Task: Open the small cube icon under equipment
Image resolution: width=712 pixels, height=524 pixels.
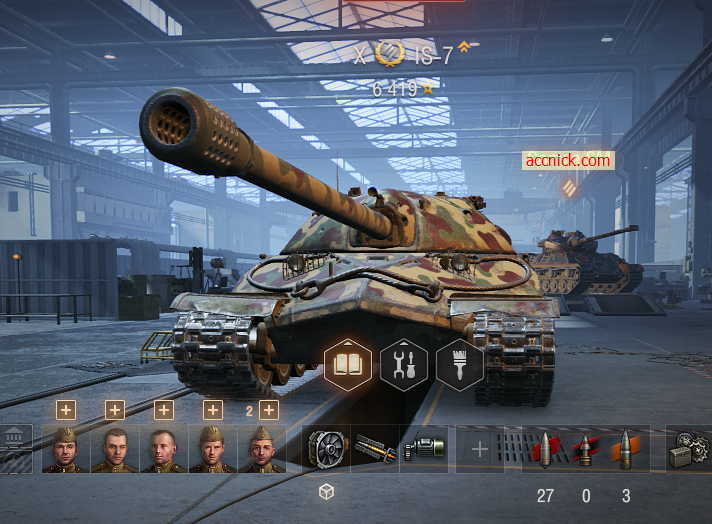Action: click(x=326, y=491)
